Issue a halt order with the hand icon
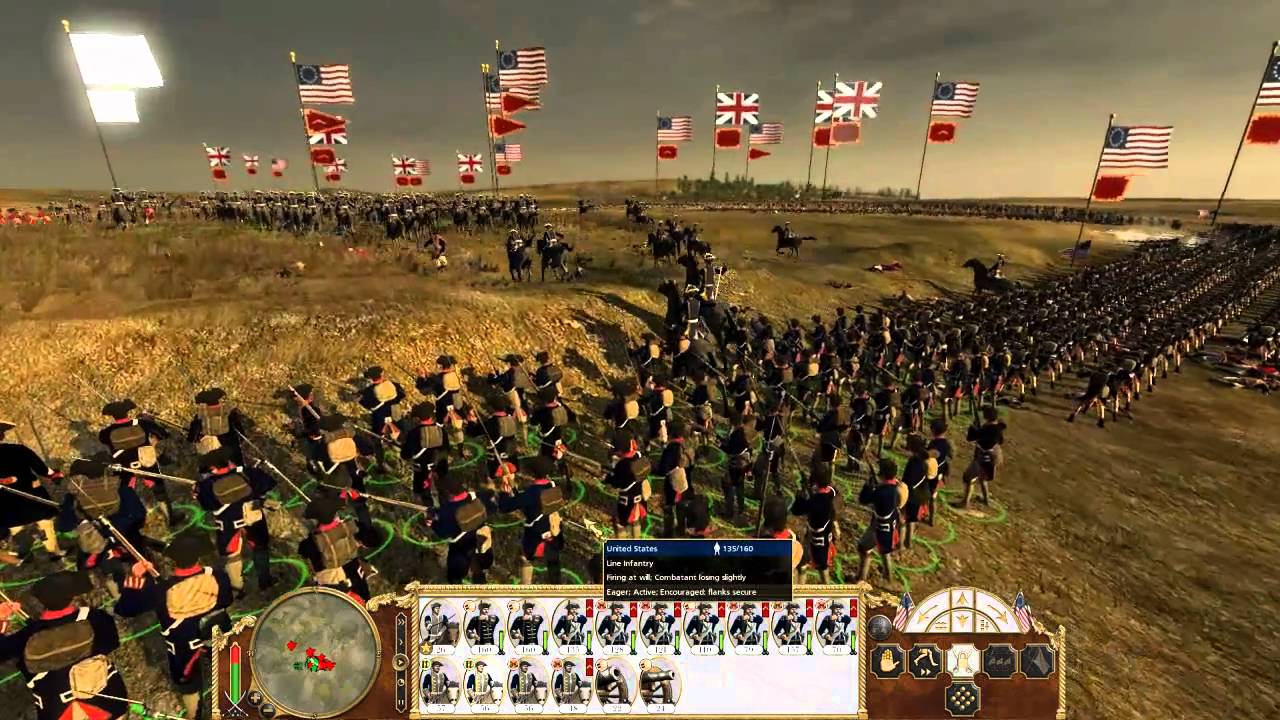 888,659
